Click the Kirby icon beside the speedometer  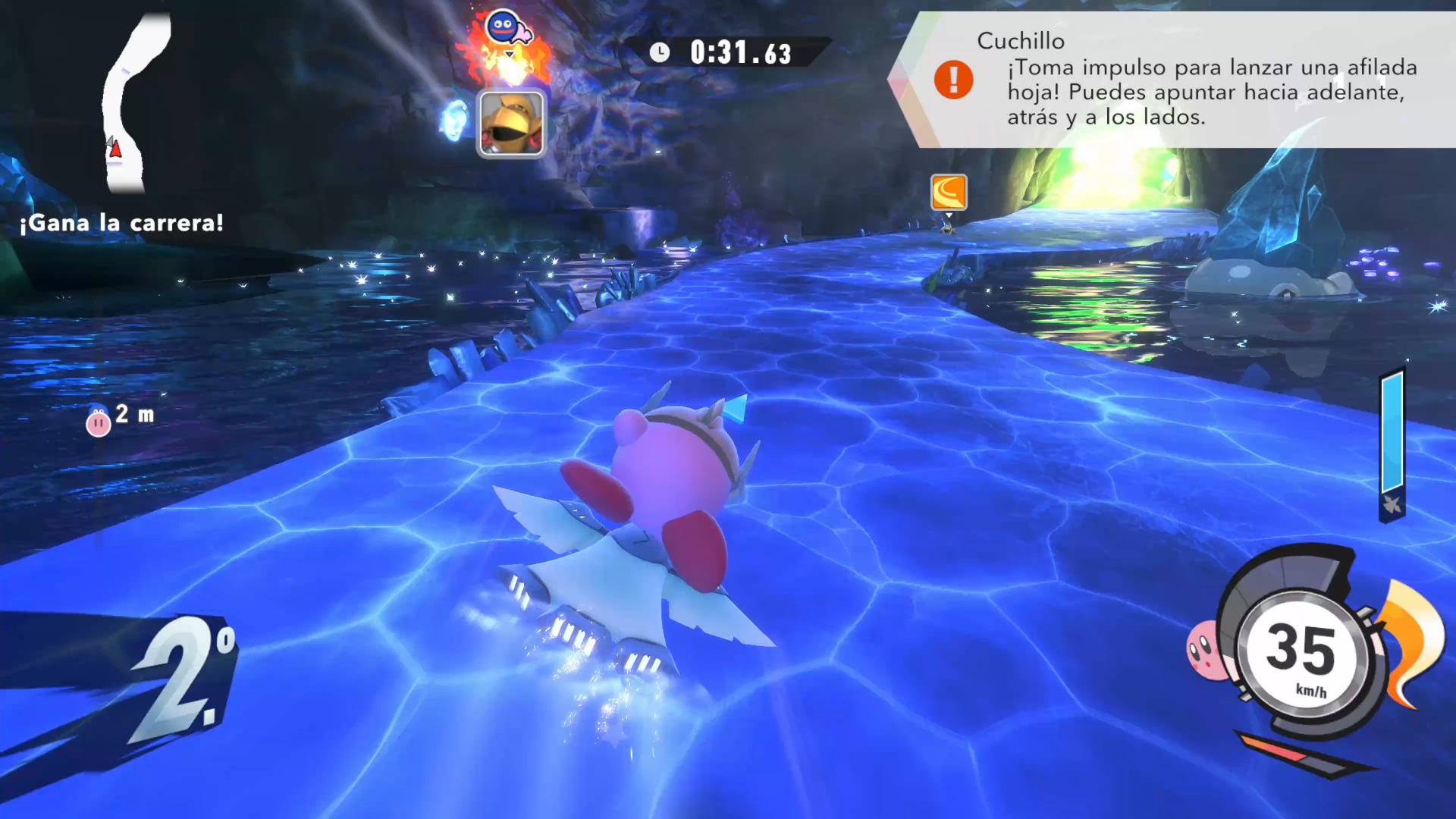[1203, 650]
